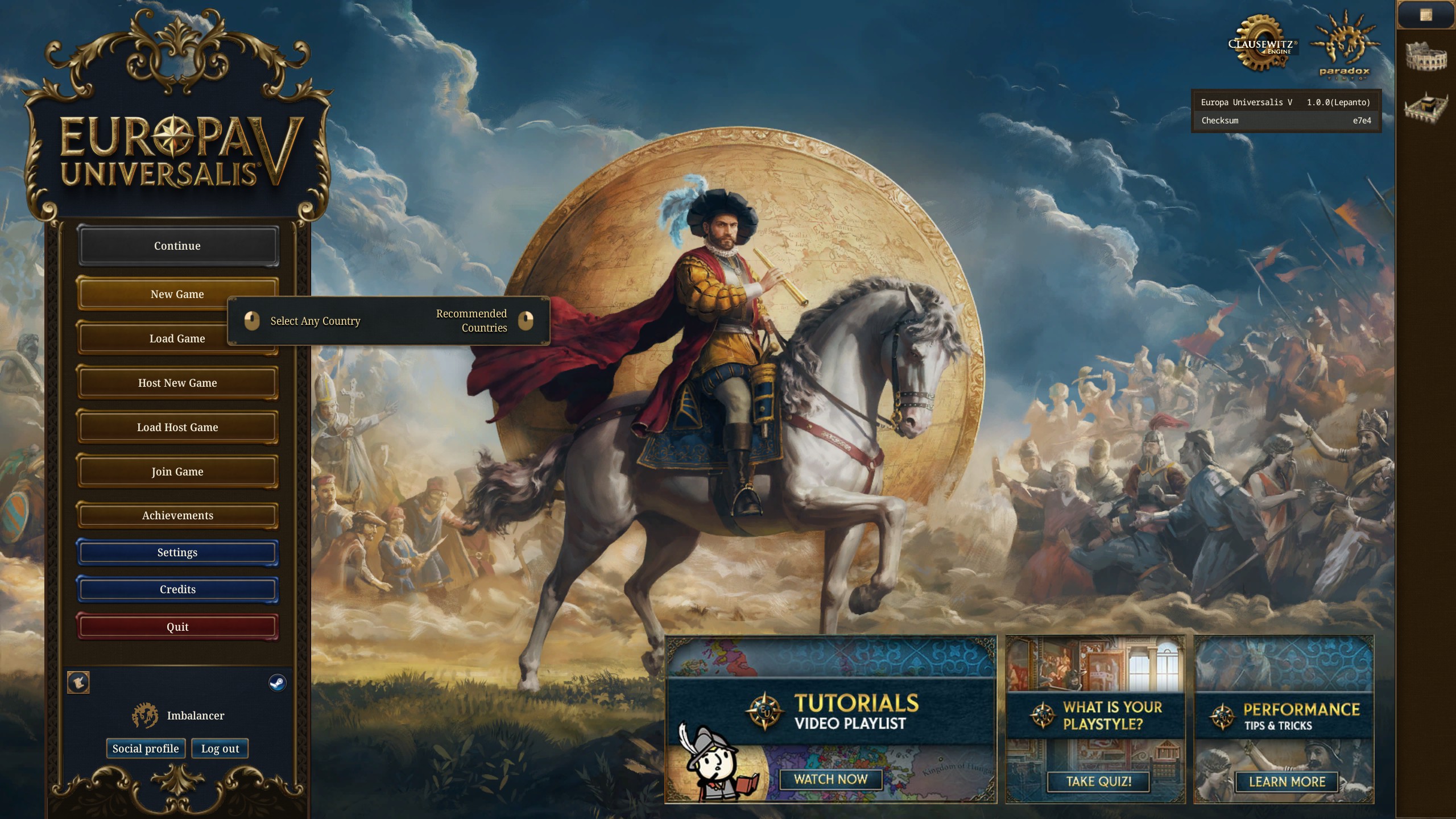Click the Steam logo icon

point(278,682)
